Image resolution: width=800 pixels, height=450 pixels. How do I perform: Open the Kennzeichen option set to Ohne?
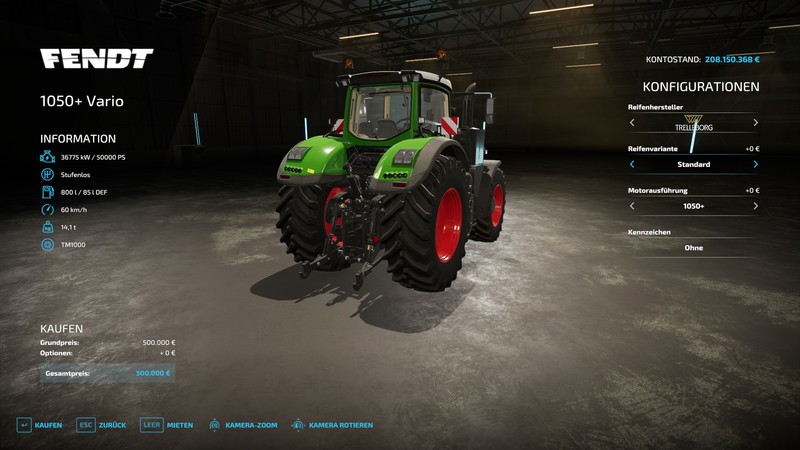click(x=693, y=247)
